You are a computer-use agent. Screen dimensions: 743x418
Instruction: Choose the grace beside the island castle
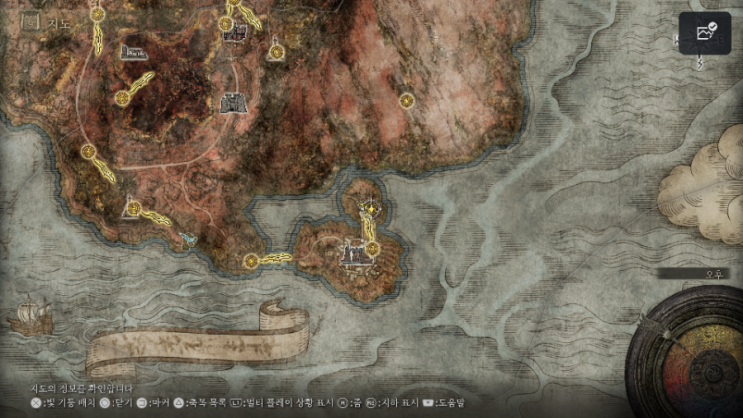click(x=371, y=247)
